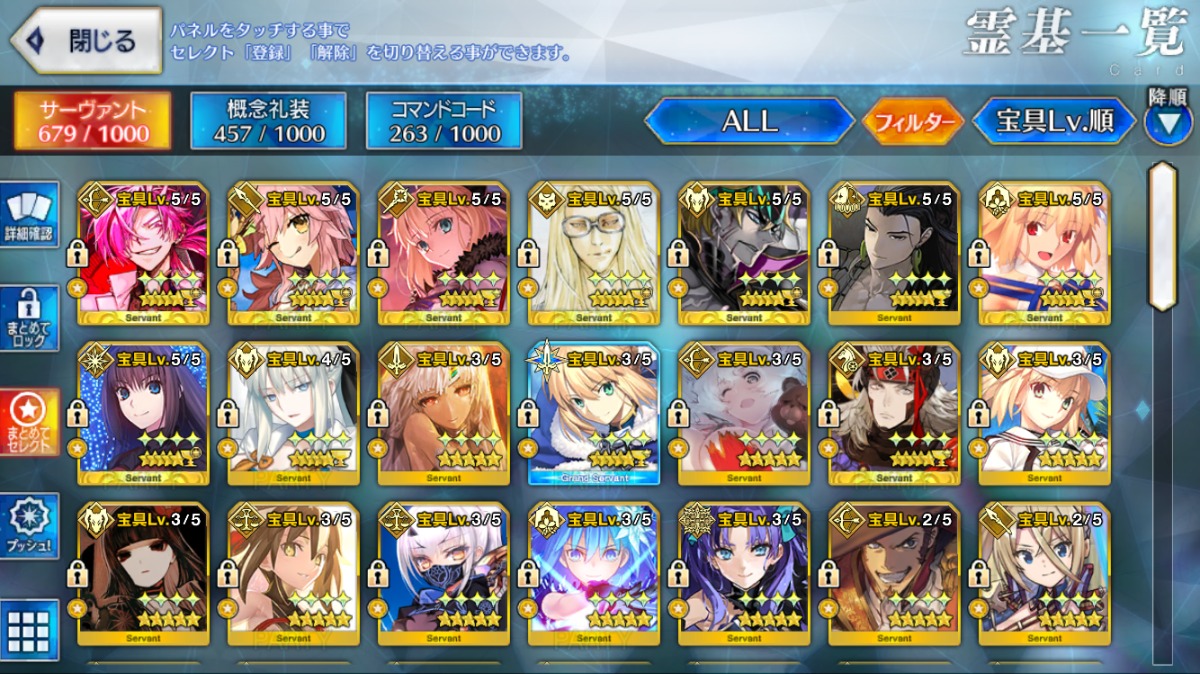This screenshot has width=1200, height=674.
Task: Tap the プッシュ! side button
Action: coord(29,525)
